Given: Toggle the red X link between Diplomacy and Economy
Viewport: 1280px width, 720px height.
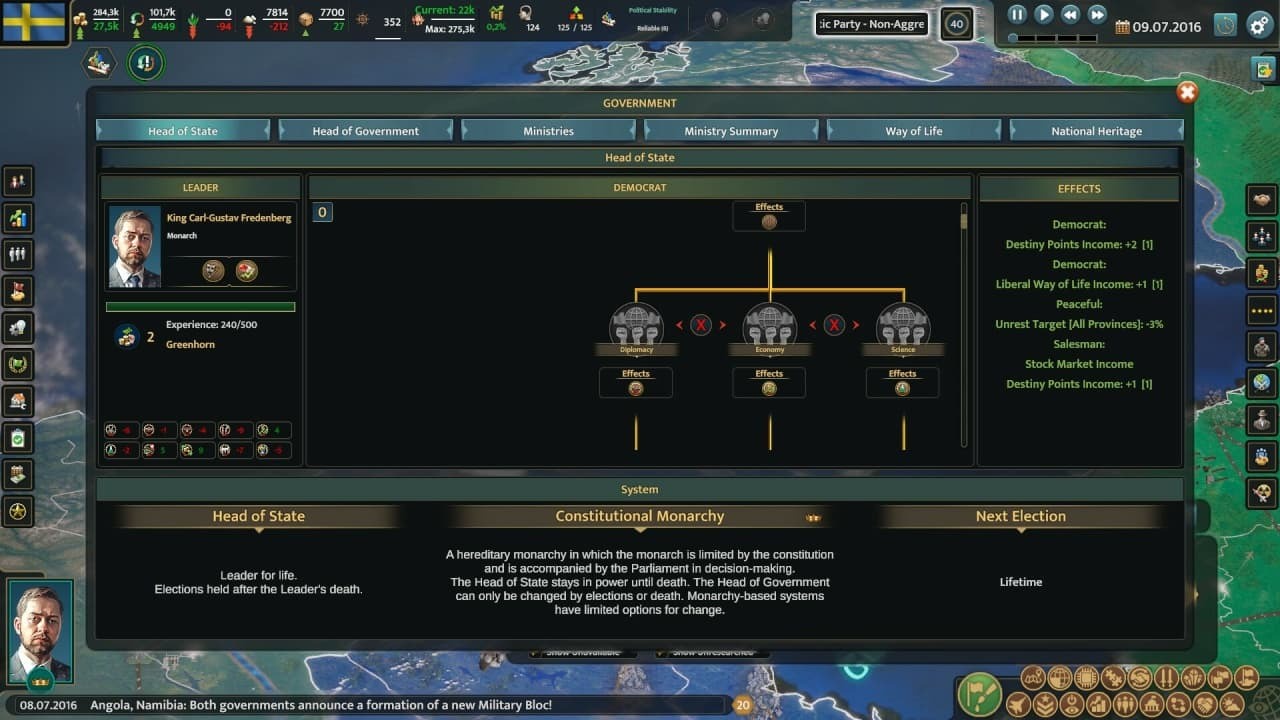Looking at the screenshot, I should pos(701,324).
